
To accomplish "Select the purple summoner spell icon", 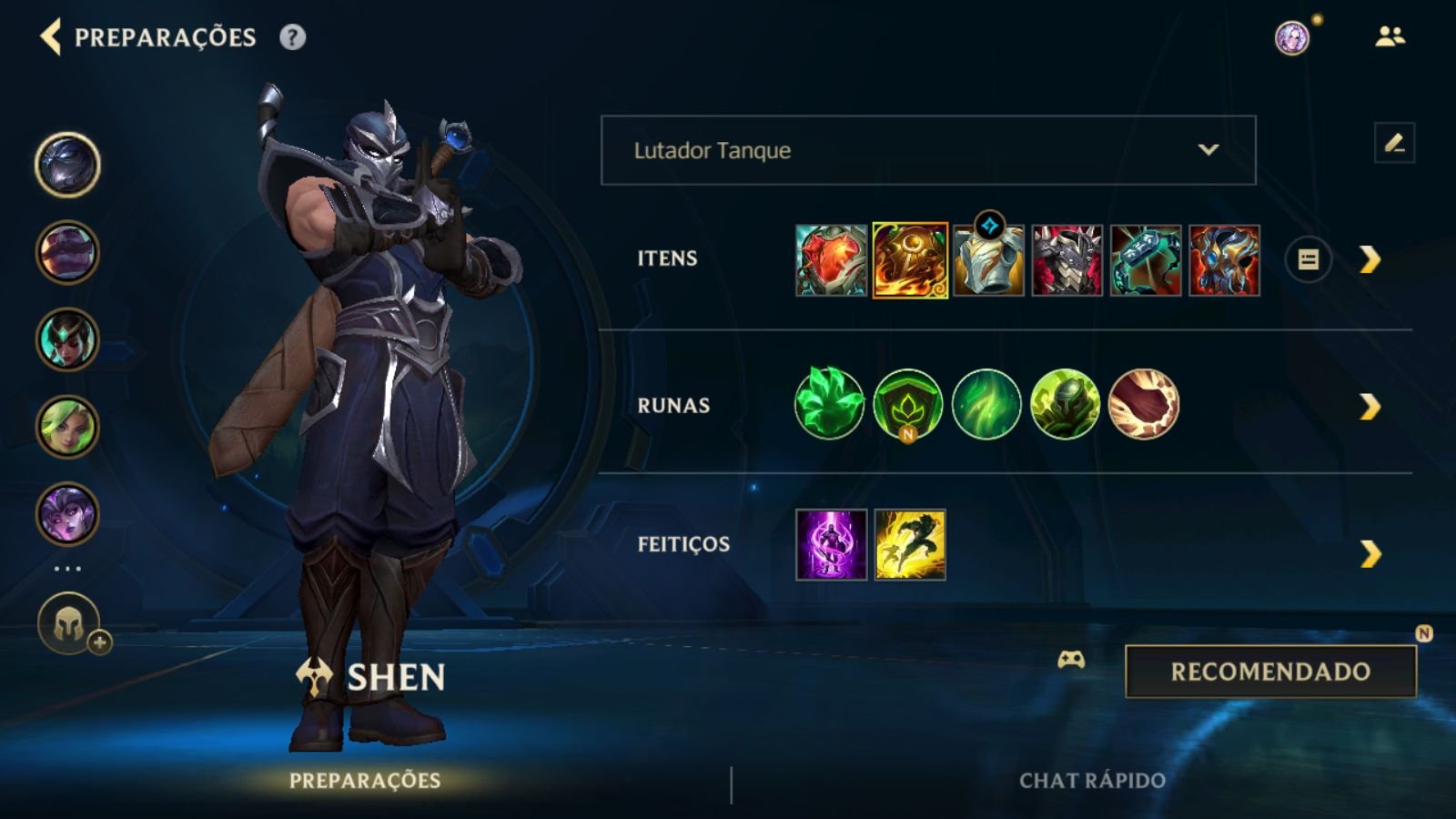I will (x=832, y=544).
